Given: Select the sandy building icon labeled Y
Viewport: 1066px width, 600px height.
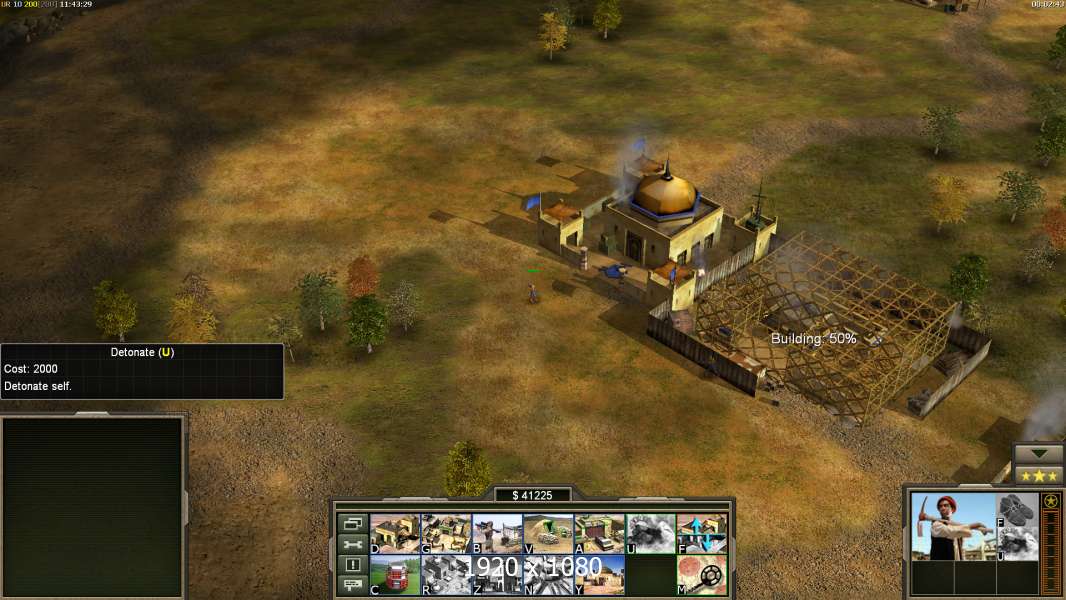Looking at the screenshot, I should pyautogui.click(x=599, y=574).
